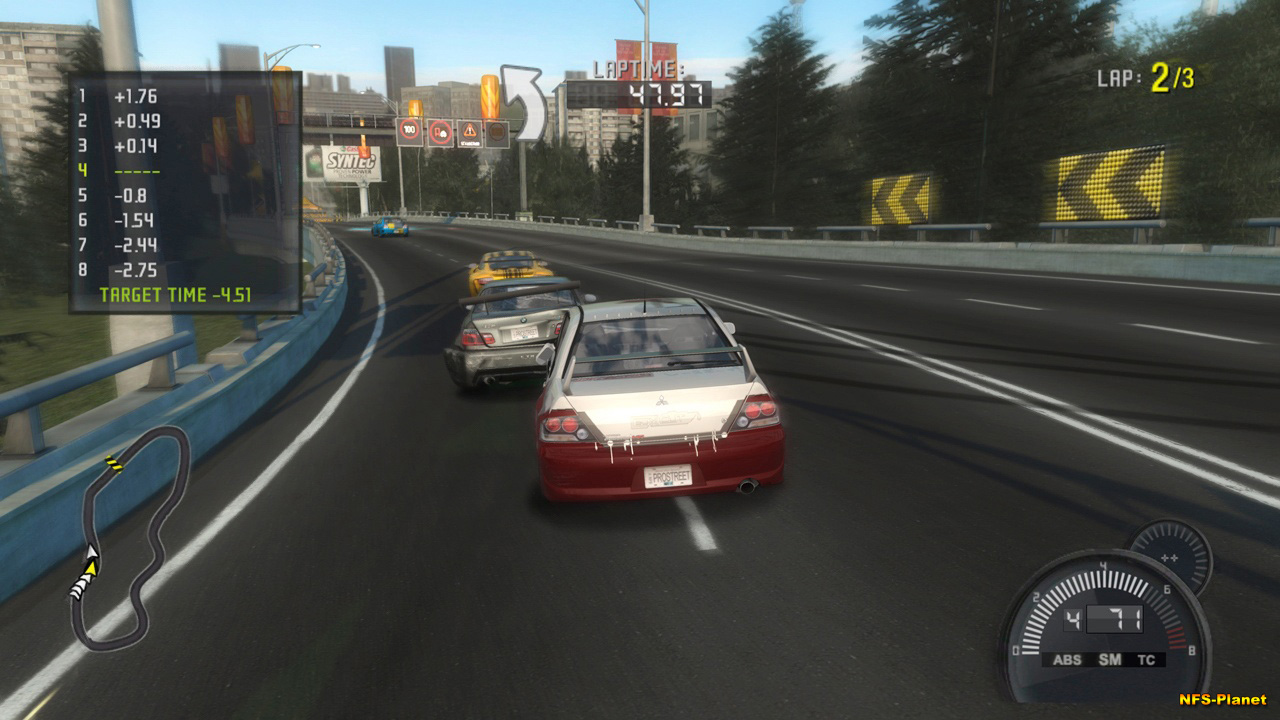Click the white left-turn arrow indicator

(526, 103)
